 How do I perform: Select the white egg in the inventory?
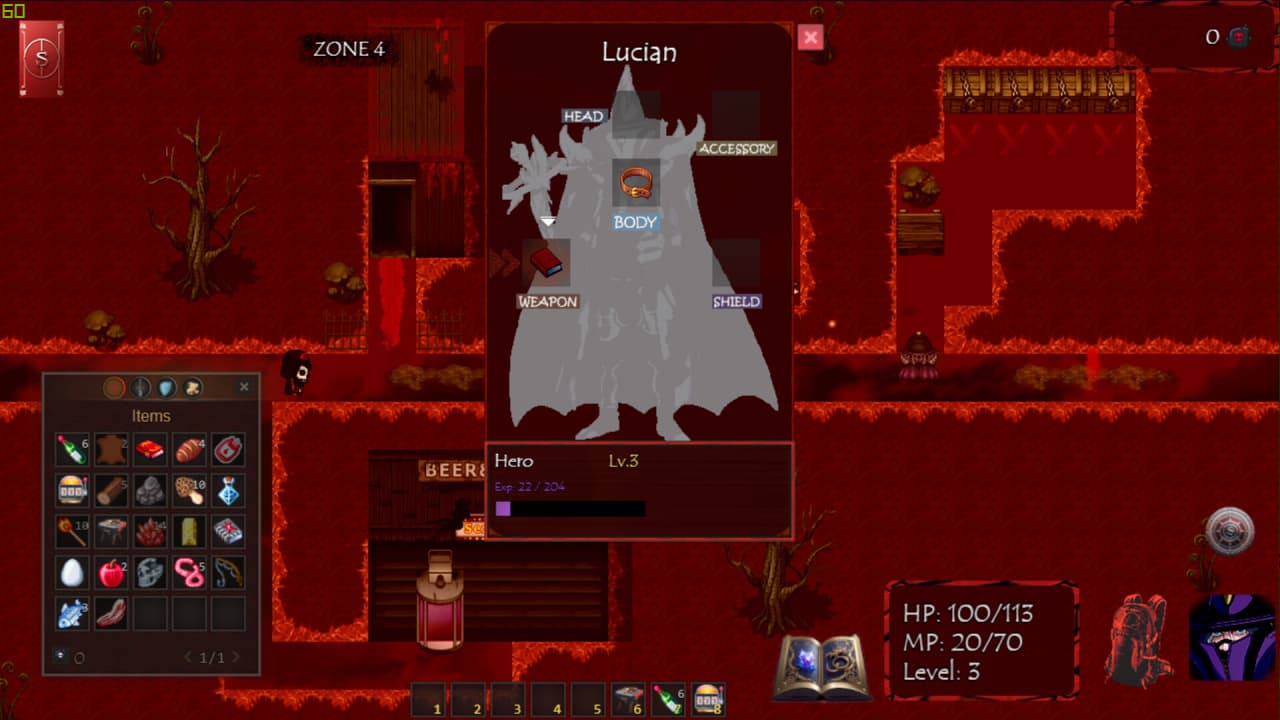[72, 572]
